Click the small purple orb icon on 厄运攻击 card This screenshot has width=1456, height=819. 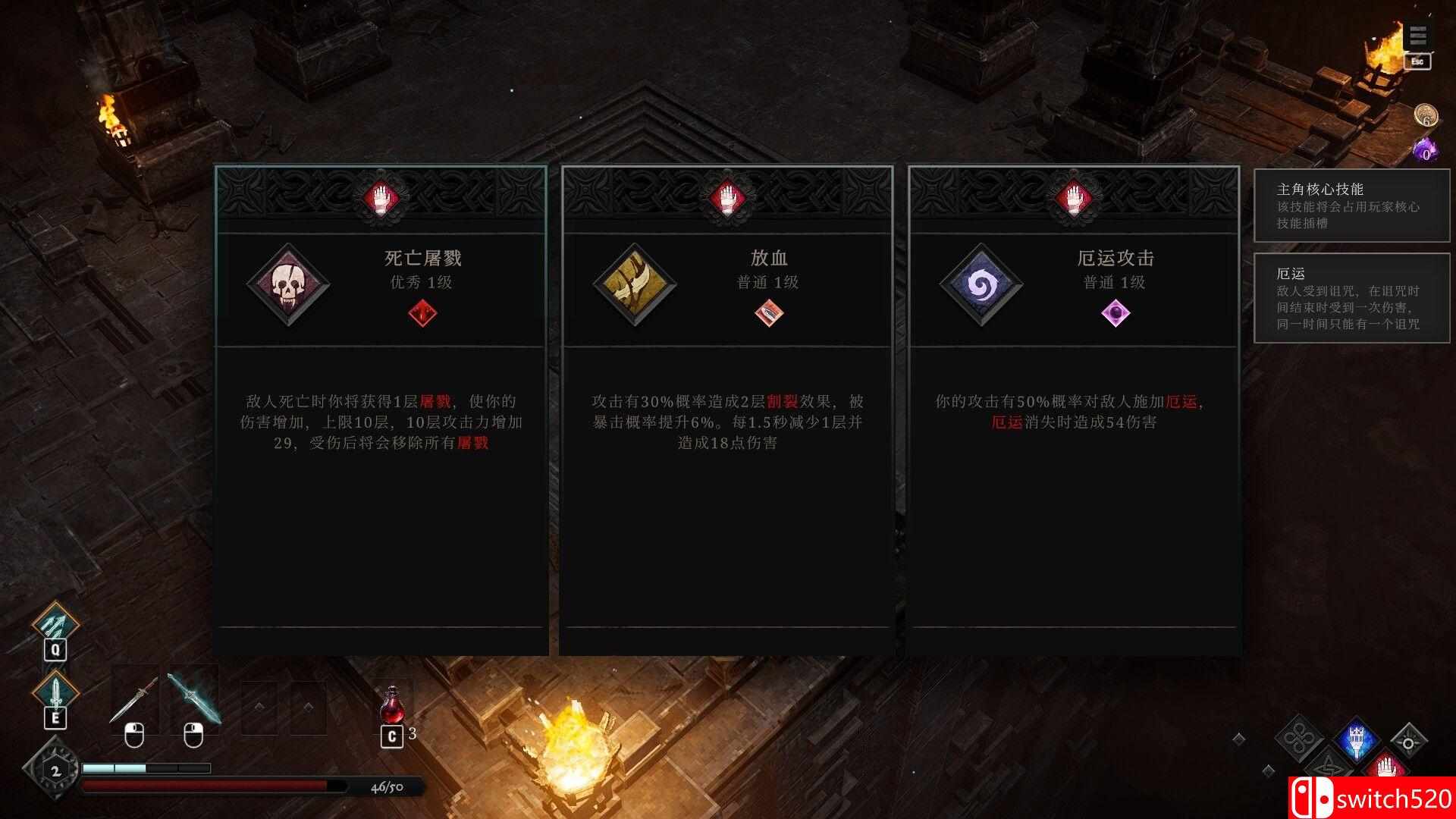pos(1116,314)
